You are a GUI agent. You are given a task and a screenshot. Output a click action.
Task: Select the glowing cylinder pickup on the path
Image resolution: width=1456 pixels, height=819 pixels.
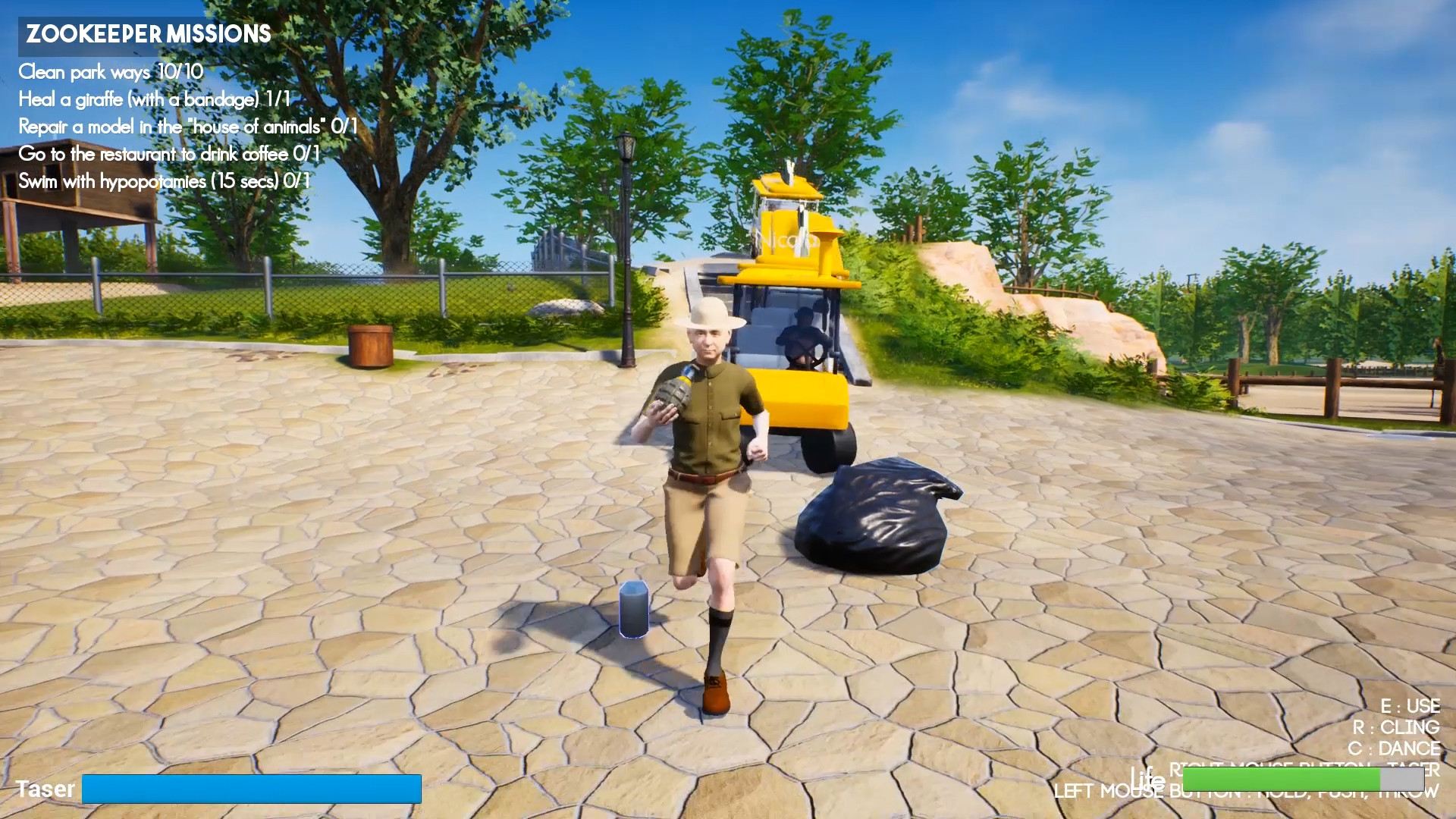click(x=634, y=608)
